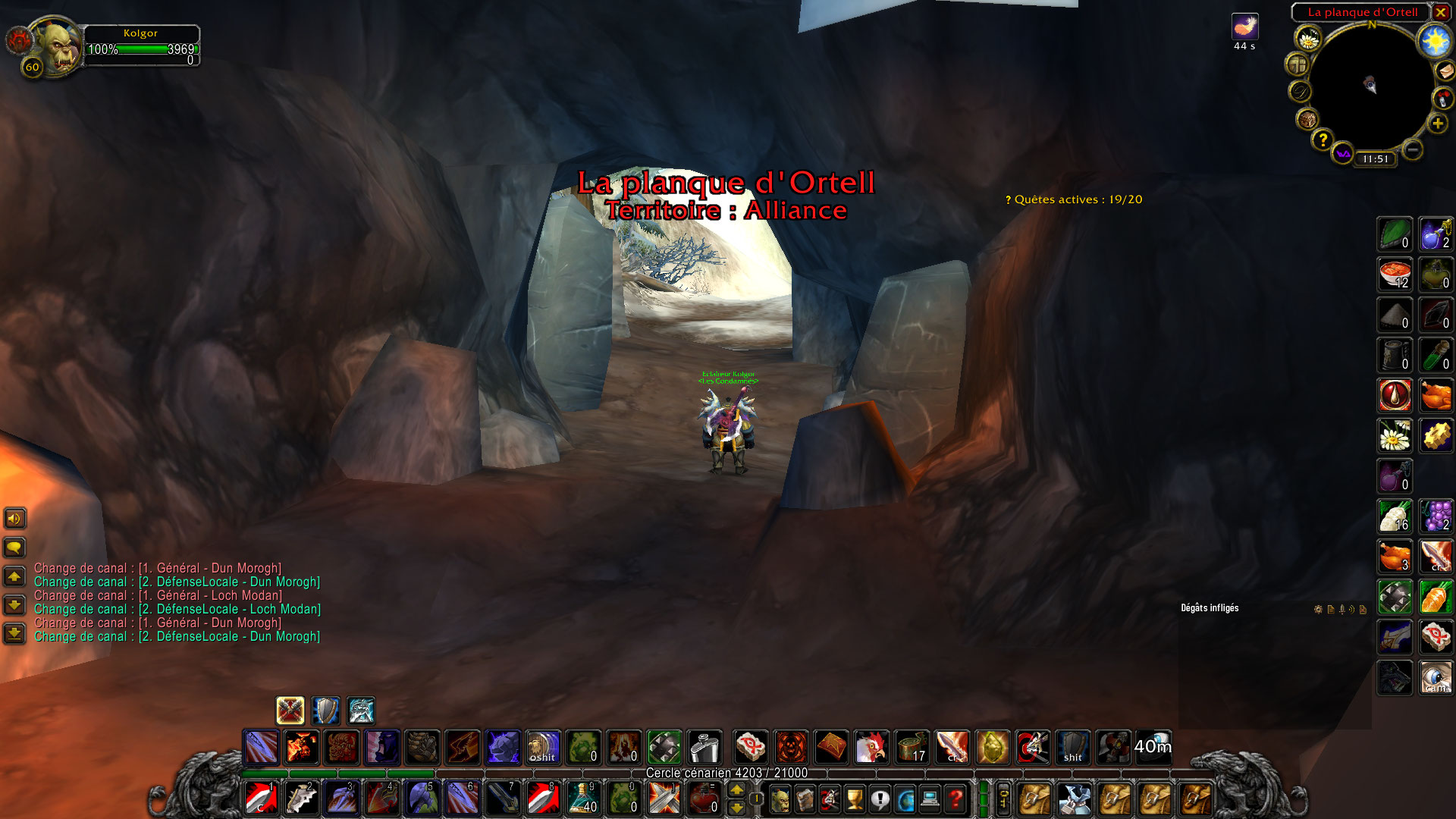Open character info via the orc portrait icon

coord(780,798)
